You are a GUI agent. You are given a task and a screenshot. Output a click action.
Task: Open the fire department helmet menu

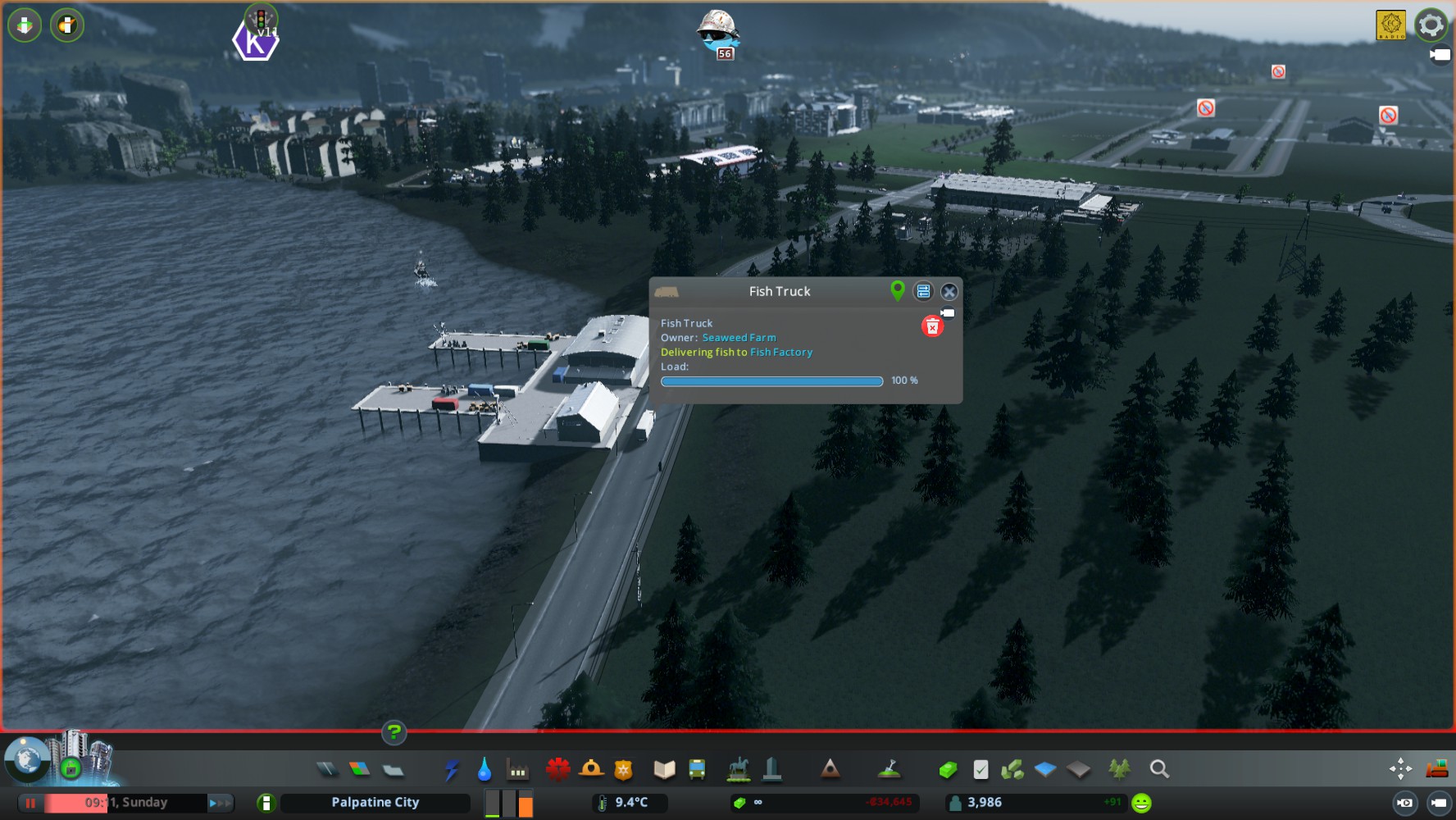coord(591,769)
